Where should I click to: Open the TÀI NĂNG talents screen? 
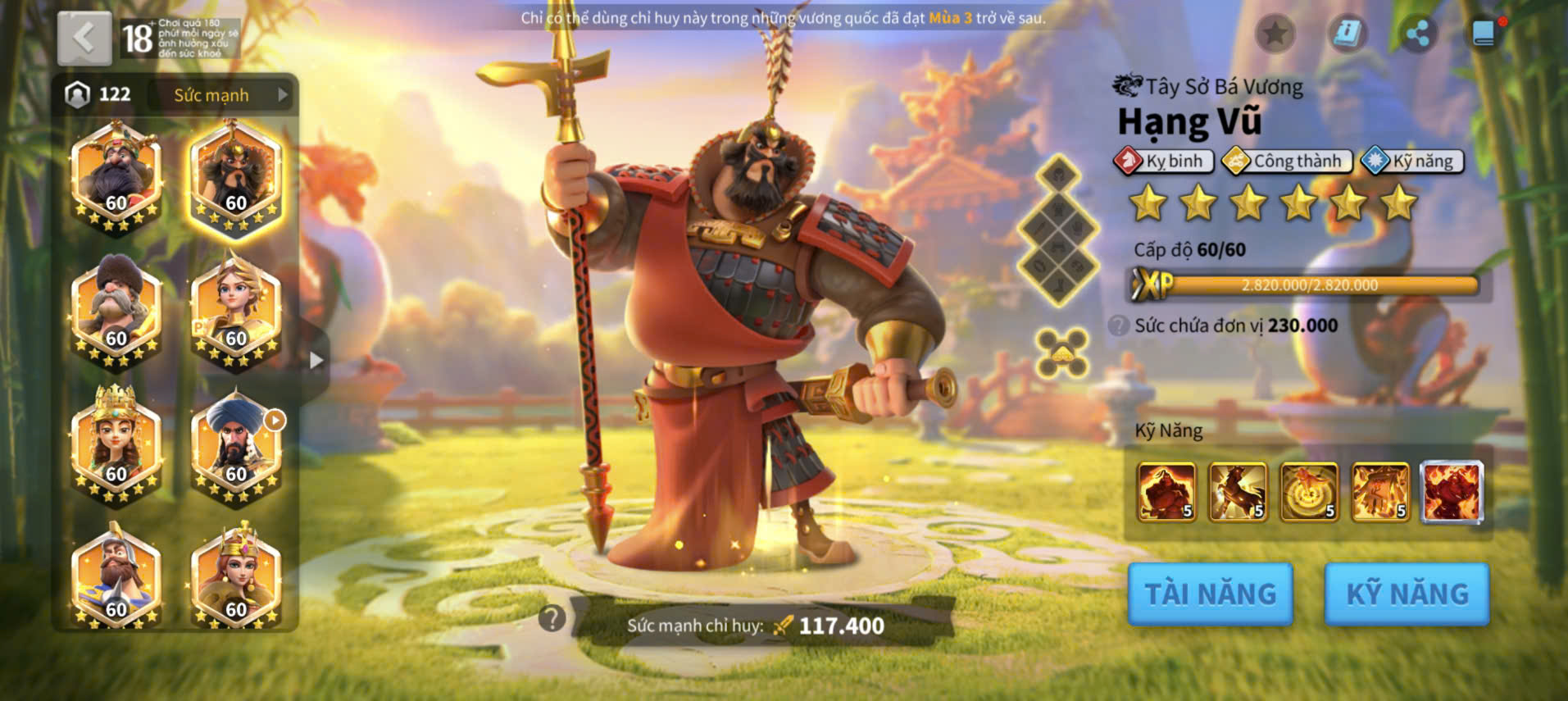(x=1210, y=594)
